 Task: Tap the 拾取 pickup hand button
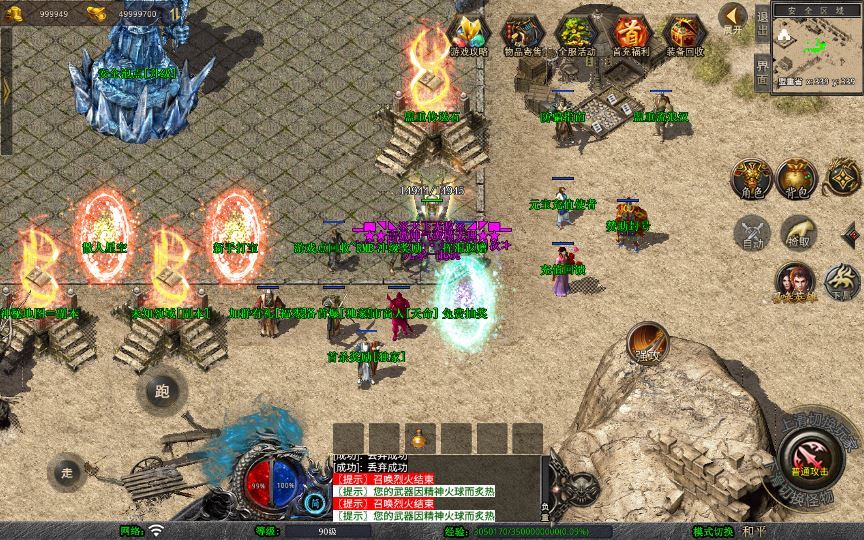coord(797,232)
